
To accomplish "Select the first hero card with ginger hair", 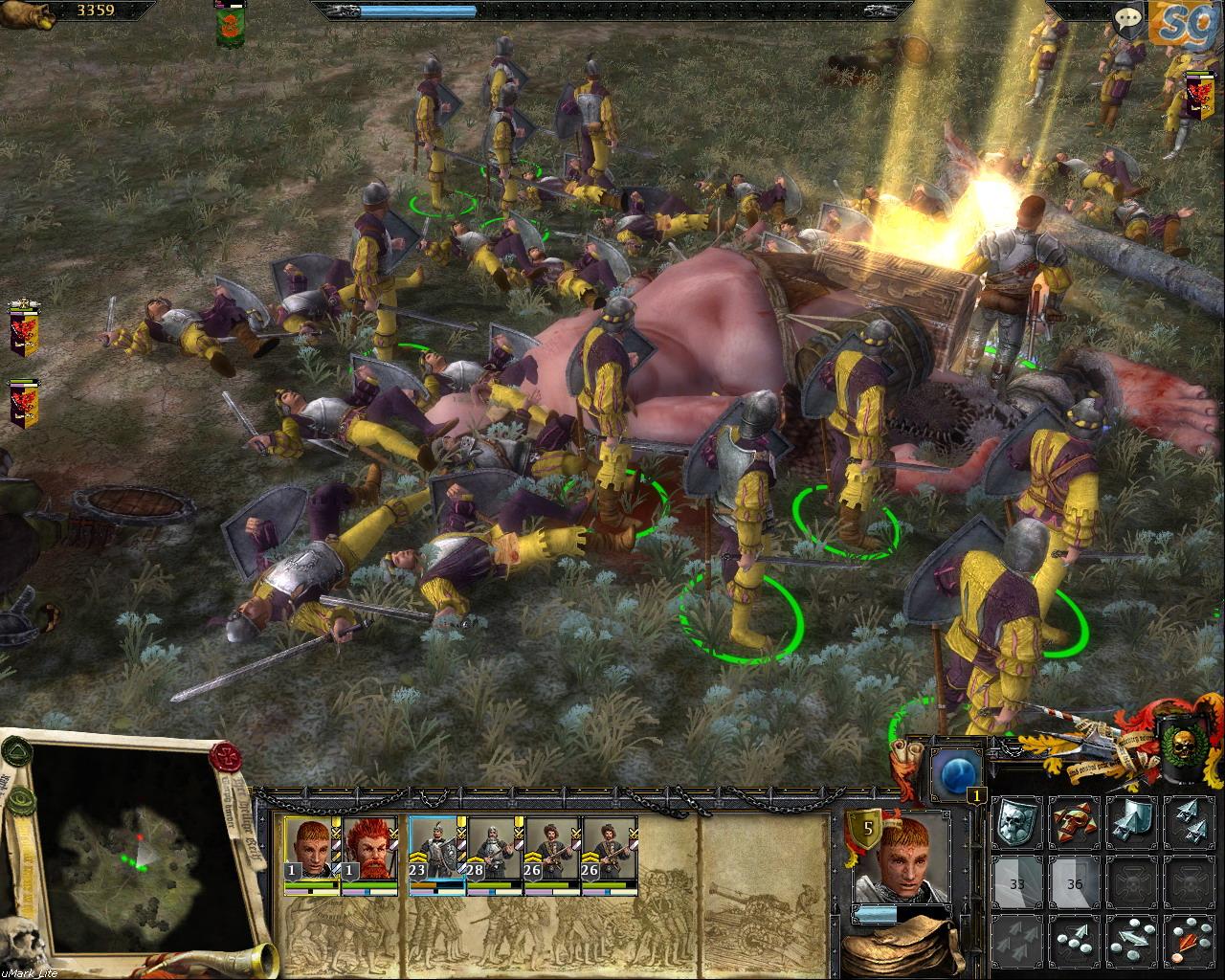I will tap(312, 852).
